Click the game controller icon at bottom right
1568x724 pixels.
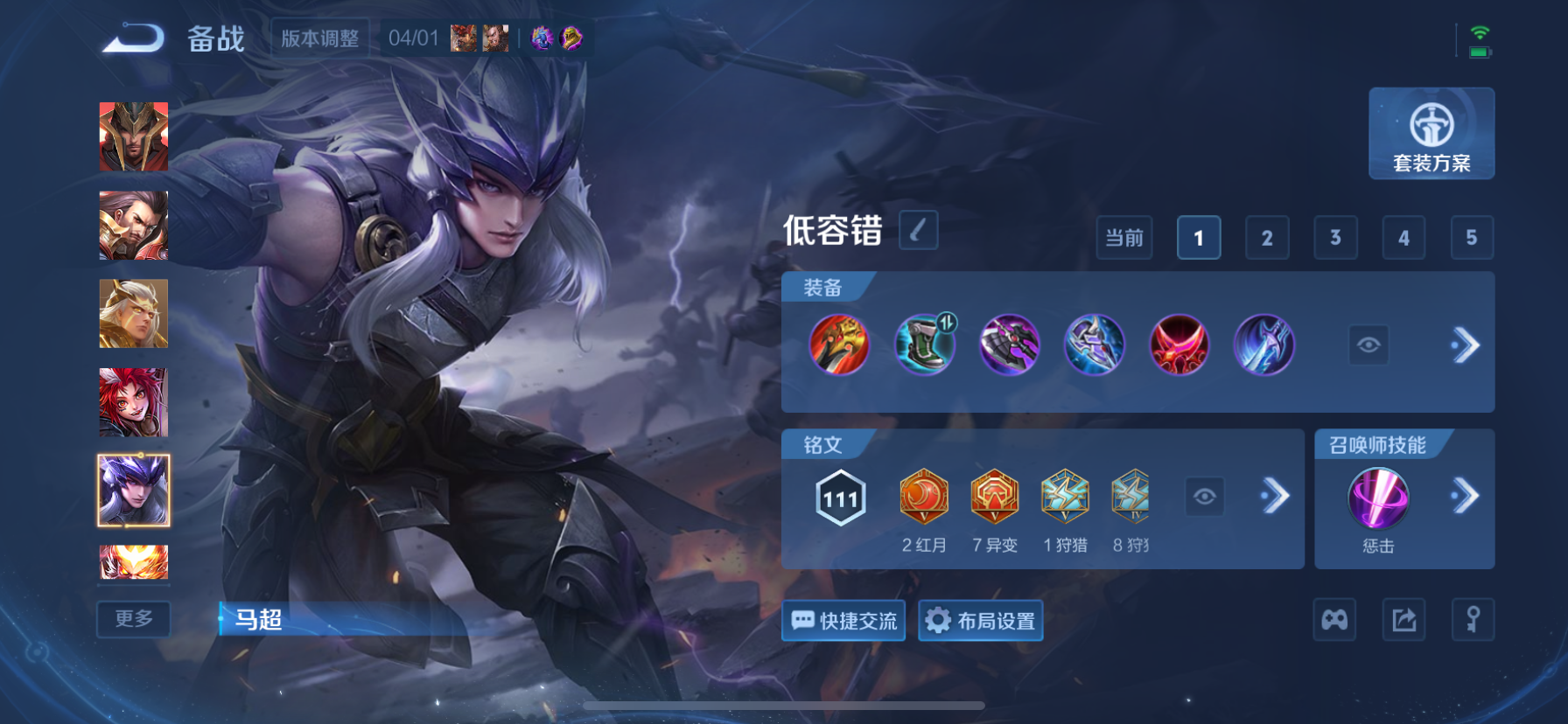tap(1334, 619)
